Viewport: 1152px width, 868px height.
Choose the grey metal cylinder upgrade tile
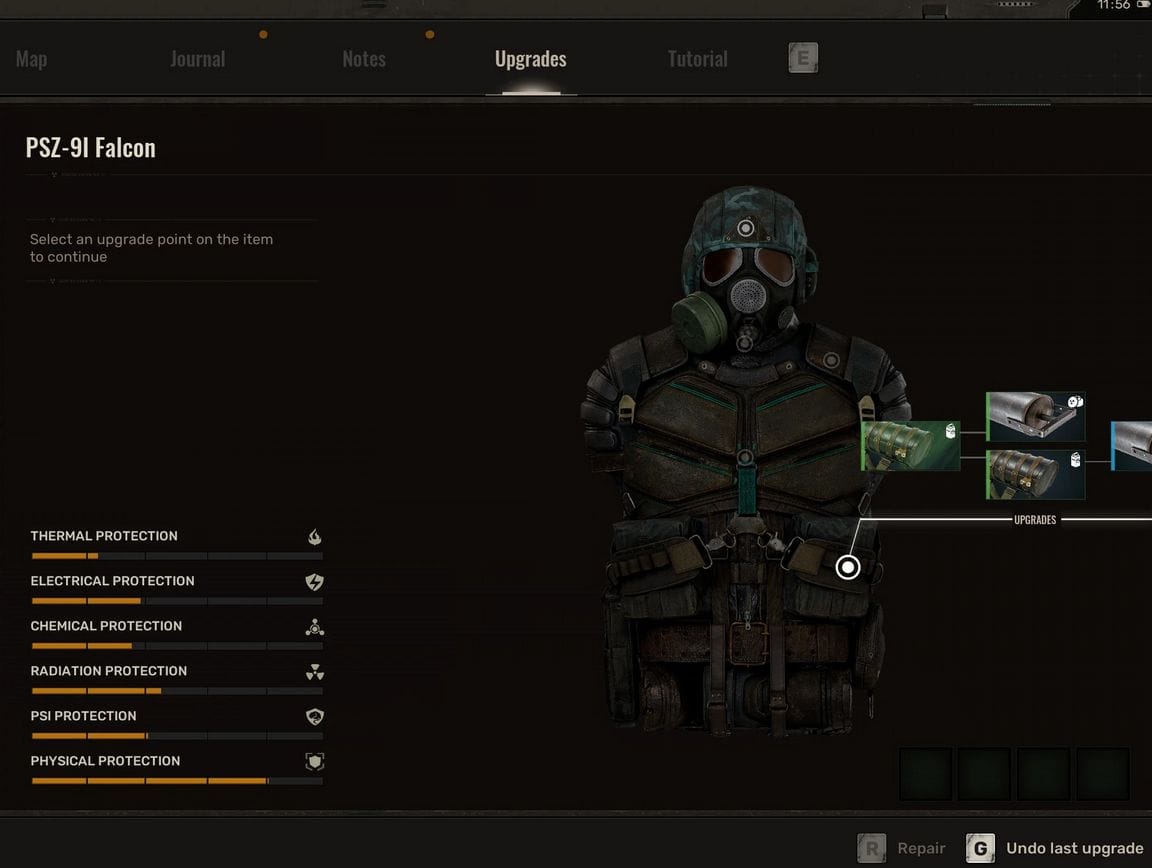(x=1035, y=417)
